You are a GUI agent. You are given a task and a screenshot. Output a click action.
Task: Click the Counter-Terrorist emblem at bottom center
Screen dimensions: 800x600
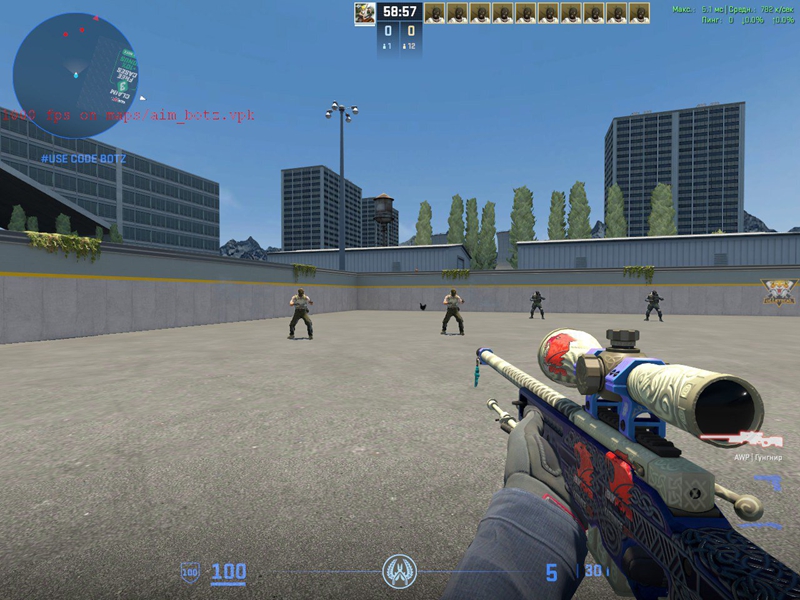(x=399, y=572)
